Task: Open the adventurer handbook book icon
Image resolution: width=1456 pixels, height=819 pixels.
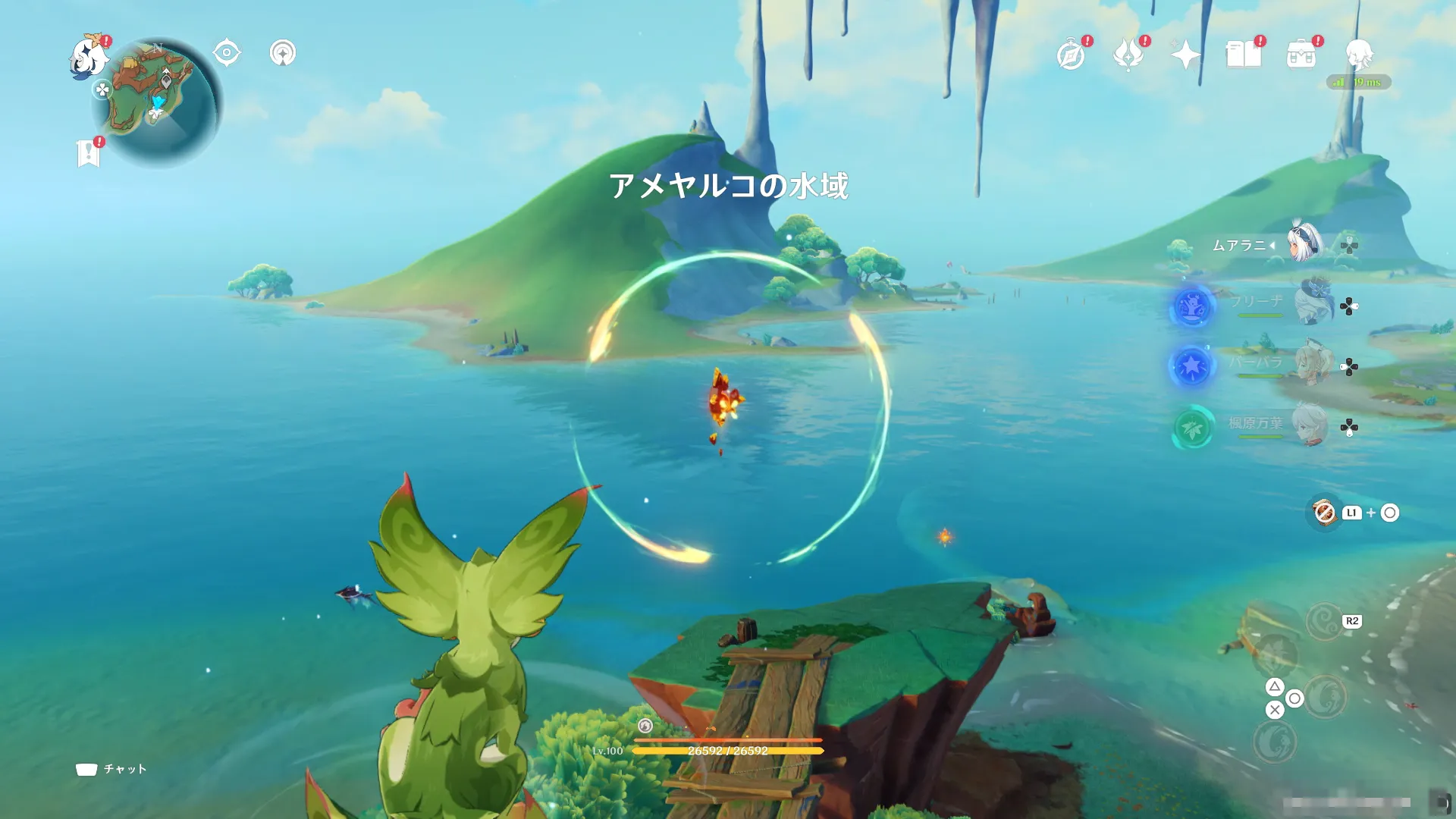Action: [1244, 55]
